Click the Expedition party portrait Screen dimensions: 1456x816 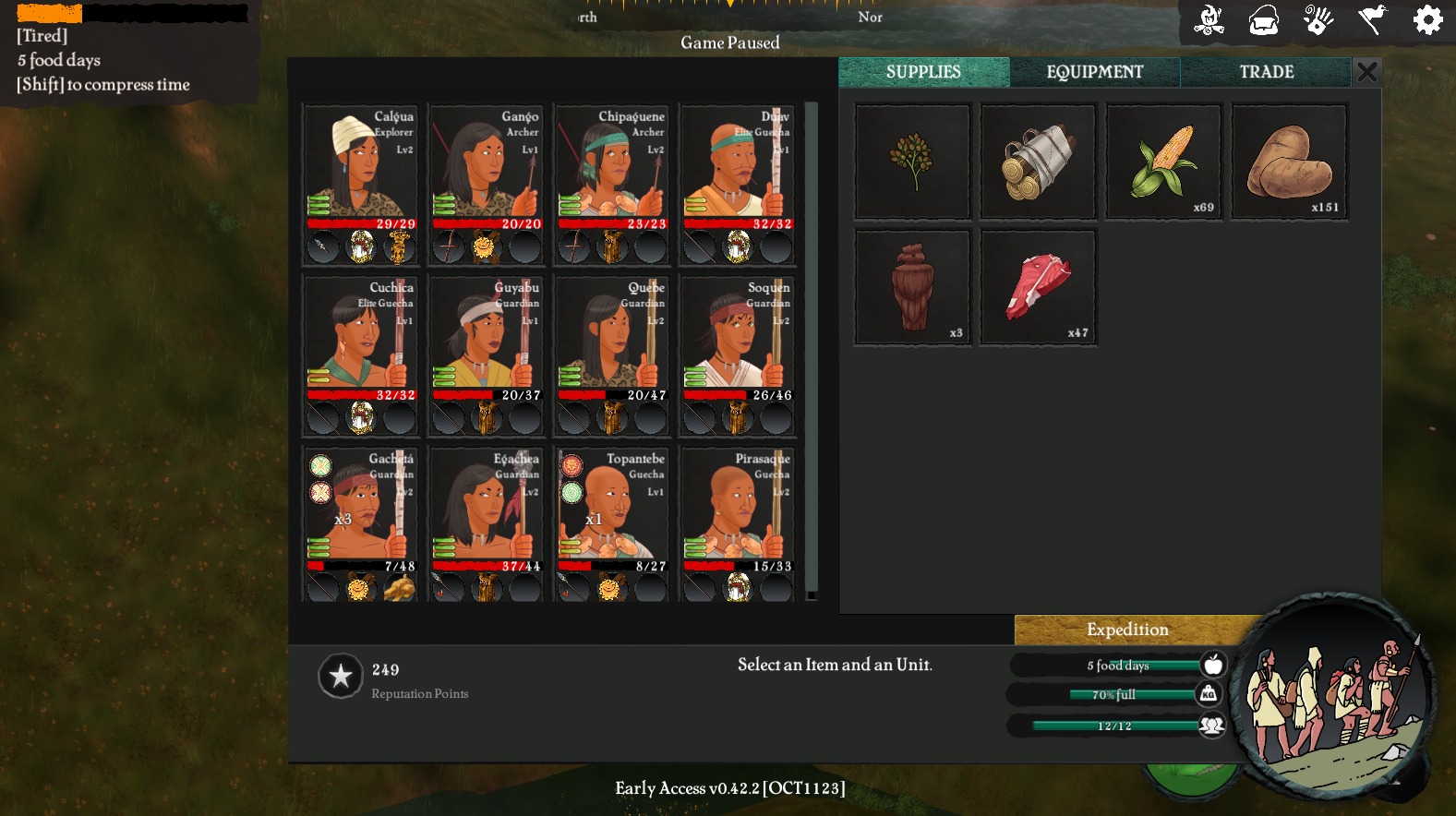pyautogui.click(x=1334, y=695)
